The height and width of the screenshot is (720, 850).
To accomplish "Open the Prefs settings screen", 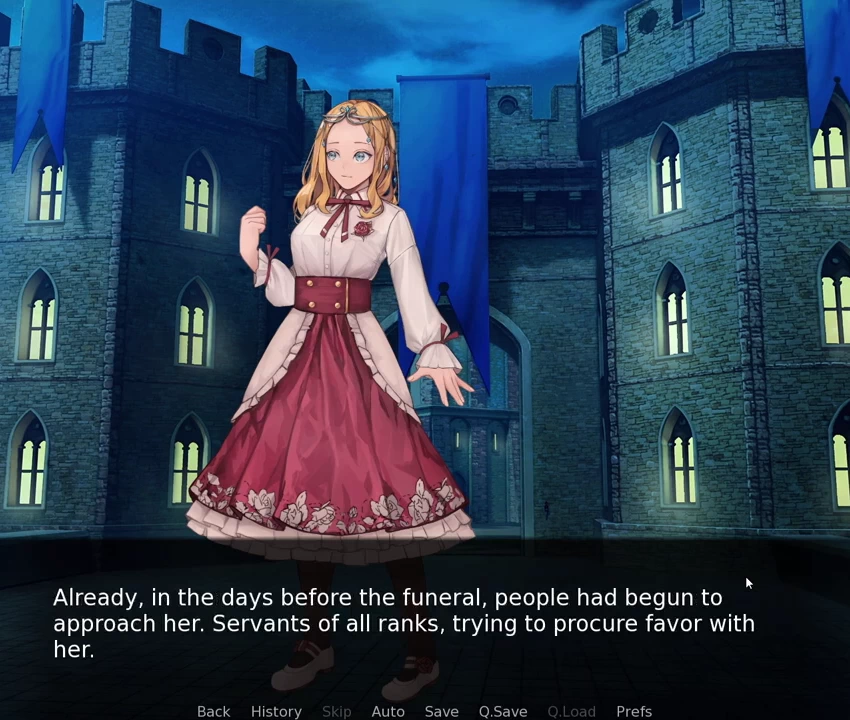I will click(634, 711).
